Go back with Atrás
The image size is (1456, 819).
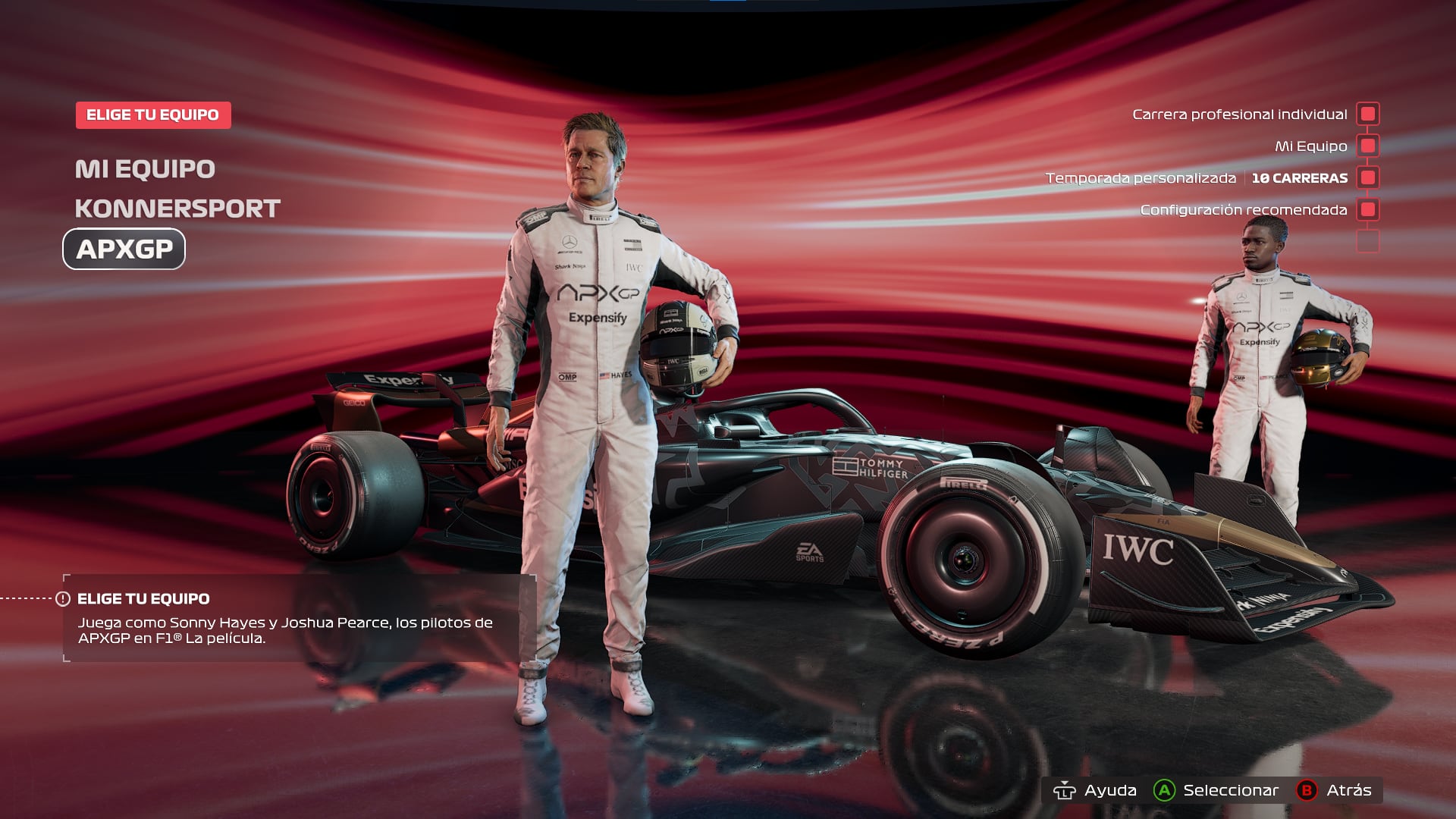(1335, 790)
